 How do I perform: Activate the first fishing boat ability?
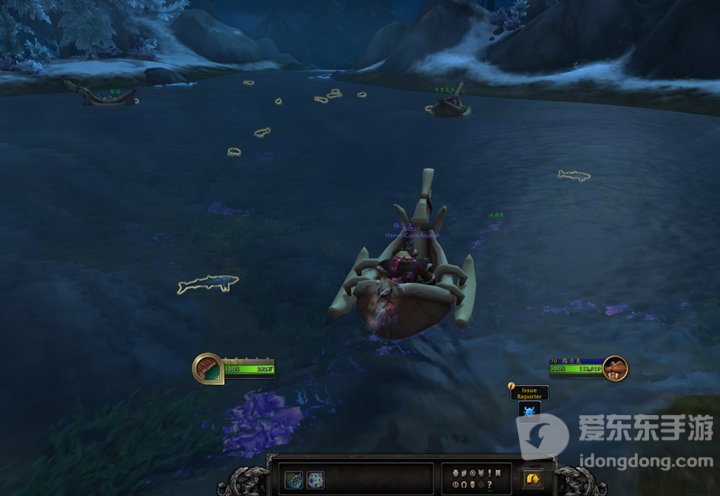coord(295,479)
